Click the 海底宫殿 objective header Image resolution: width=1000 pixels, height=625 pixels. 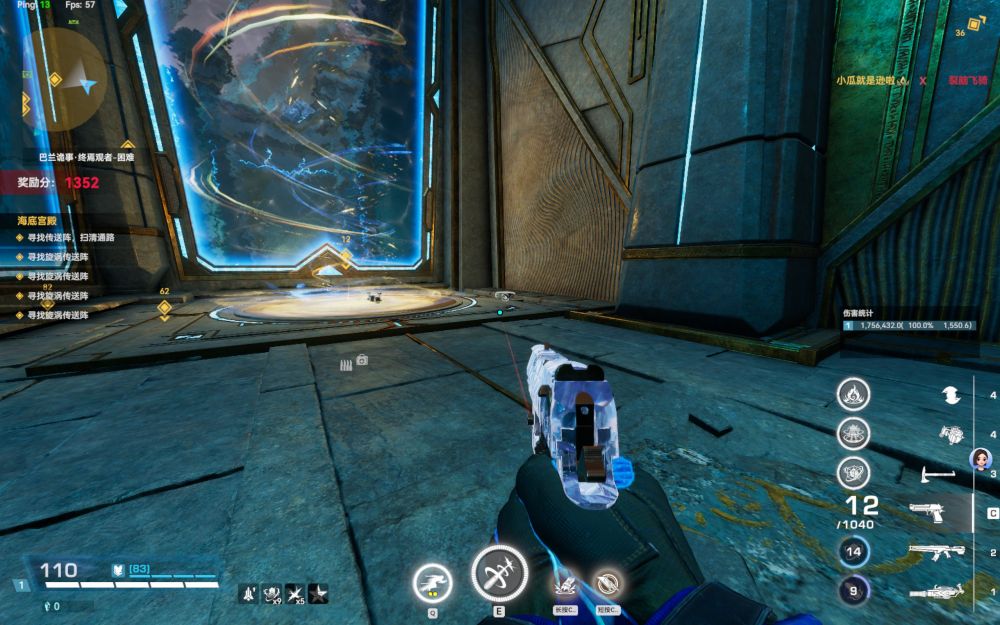point(40,219)
